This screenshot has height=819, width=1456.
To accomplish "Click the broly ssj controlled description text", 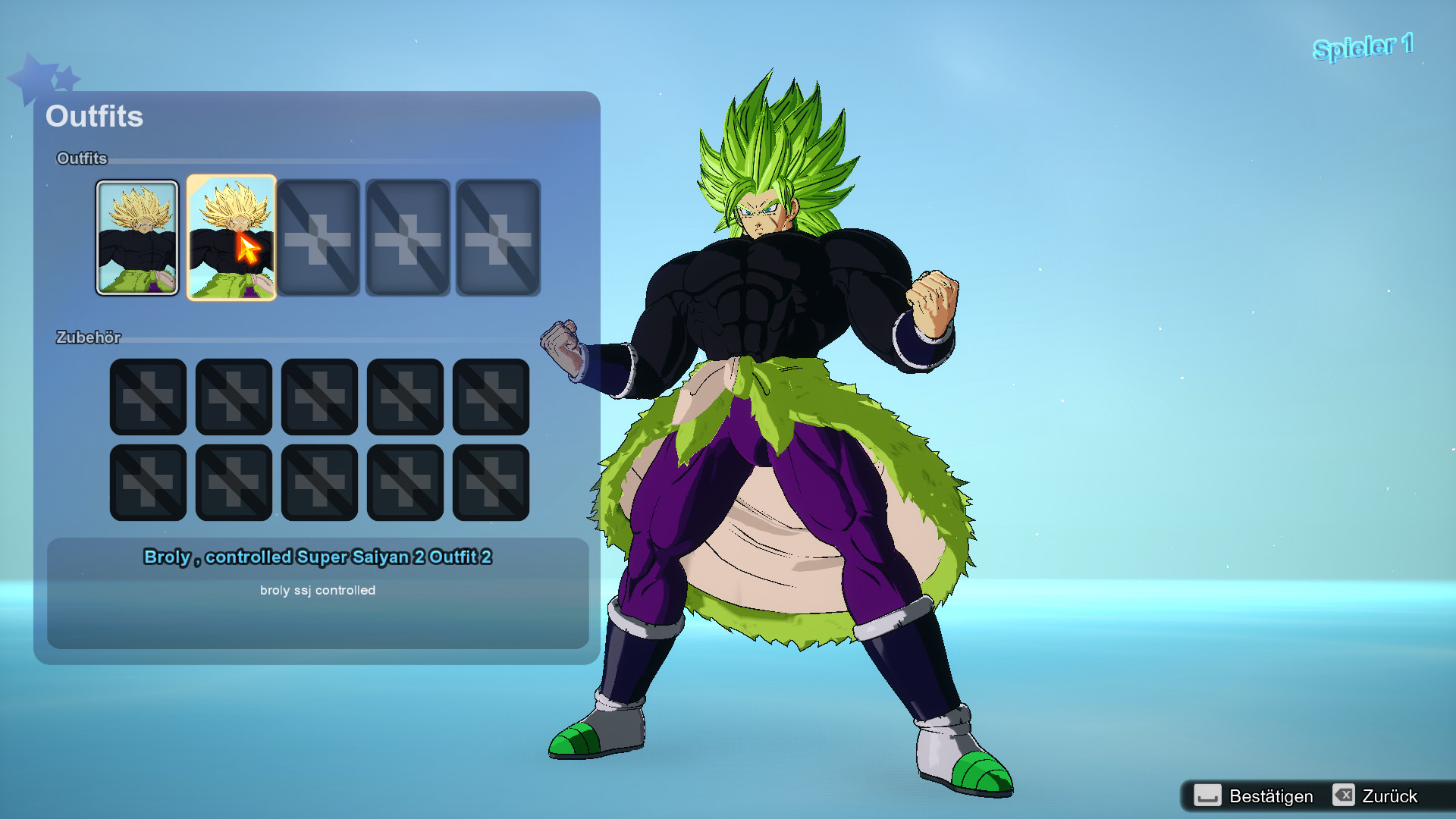I will point(319,590).
